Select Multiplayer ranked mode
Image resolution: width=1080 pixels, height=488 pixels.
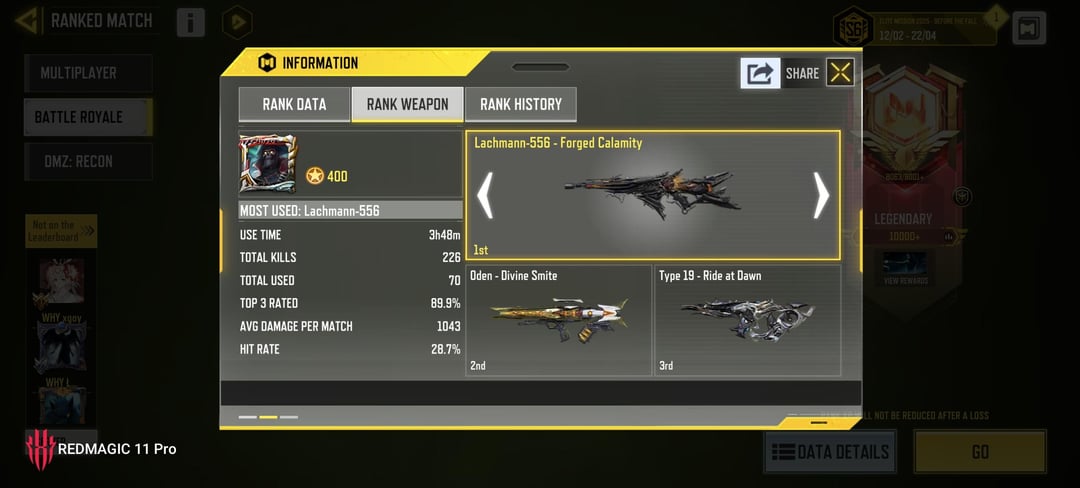point(88,73)
